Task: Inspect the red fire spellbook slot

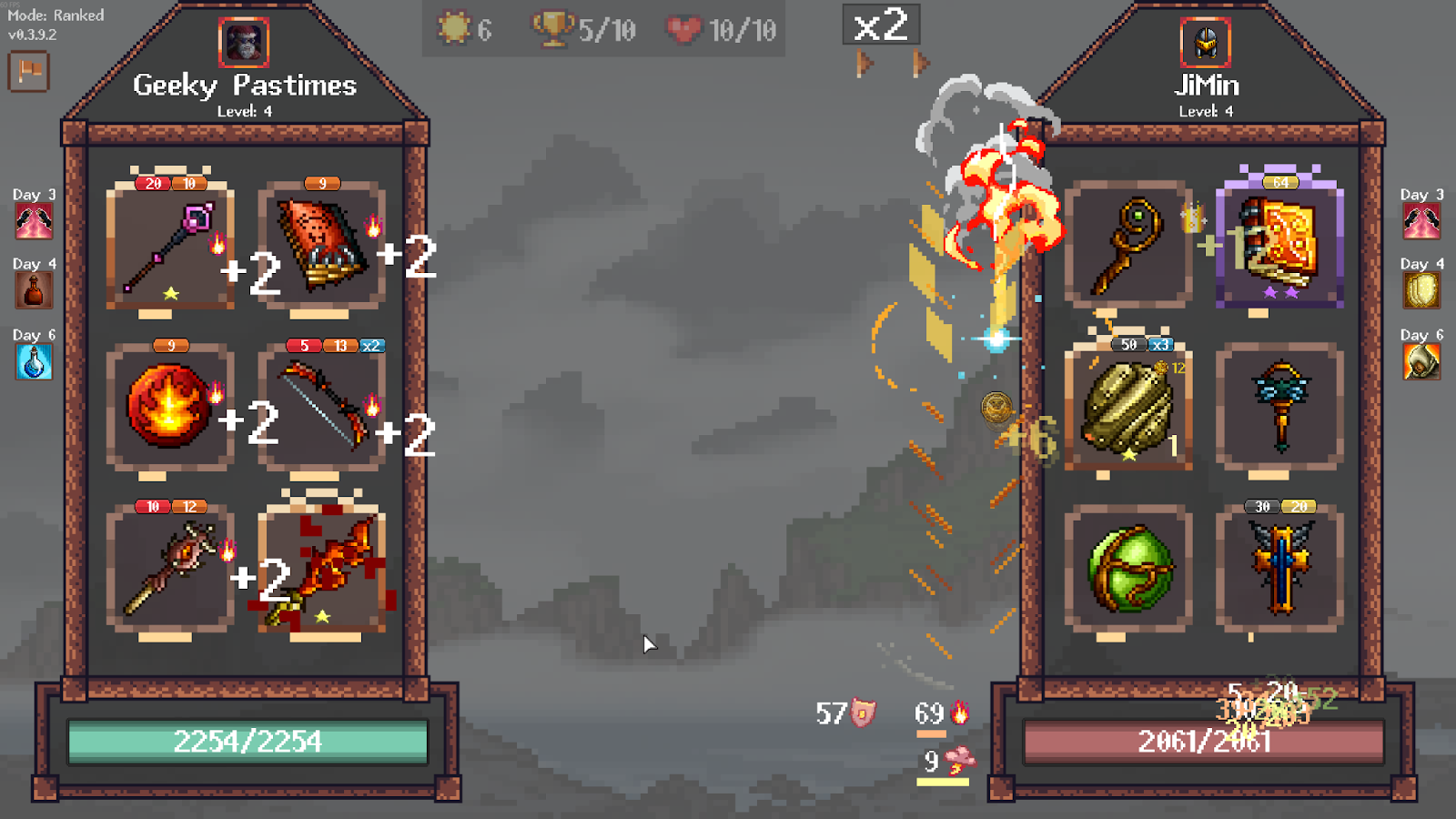Action: [321, 246]
